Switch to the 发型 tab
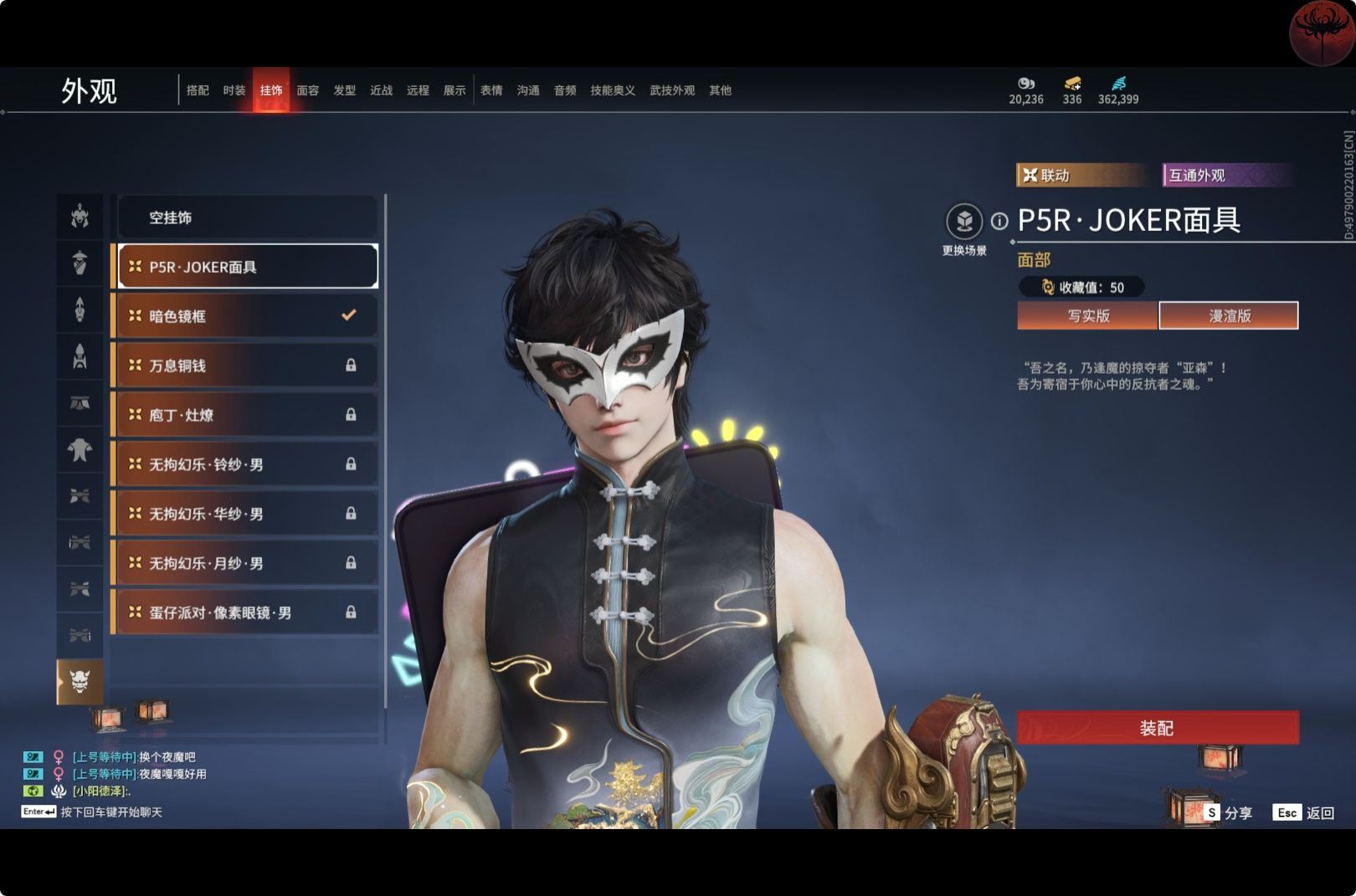Image resolution: width=1356 pixels, height=896 pixels. point(345,90)
